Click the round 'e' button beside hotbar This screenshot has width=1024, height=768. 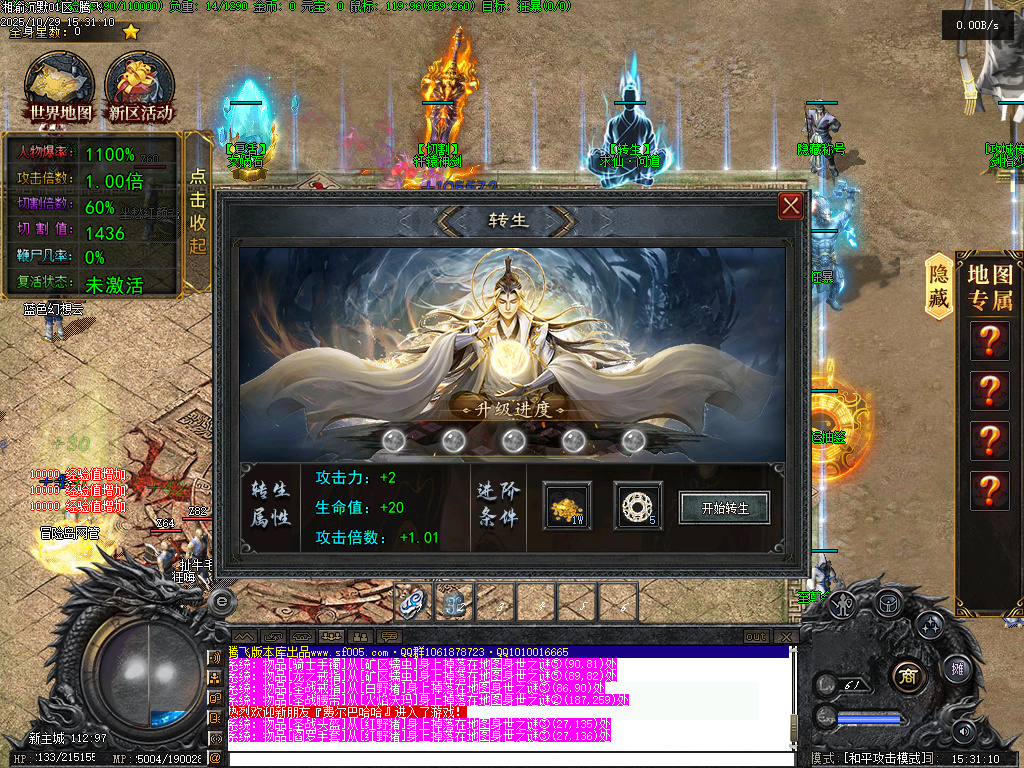pos(222,600)
